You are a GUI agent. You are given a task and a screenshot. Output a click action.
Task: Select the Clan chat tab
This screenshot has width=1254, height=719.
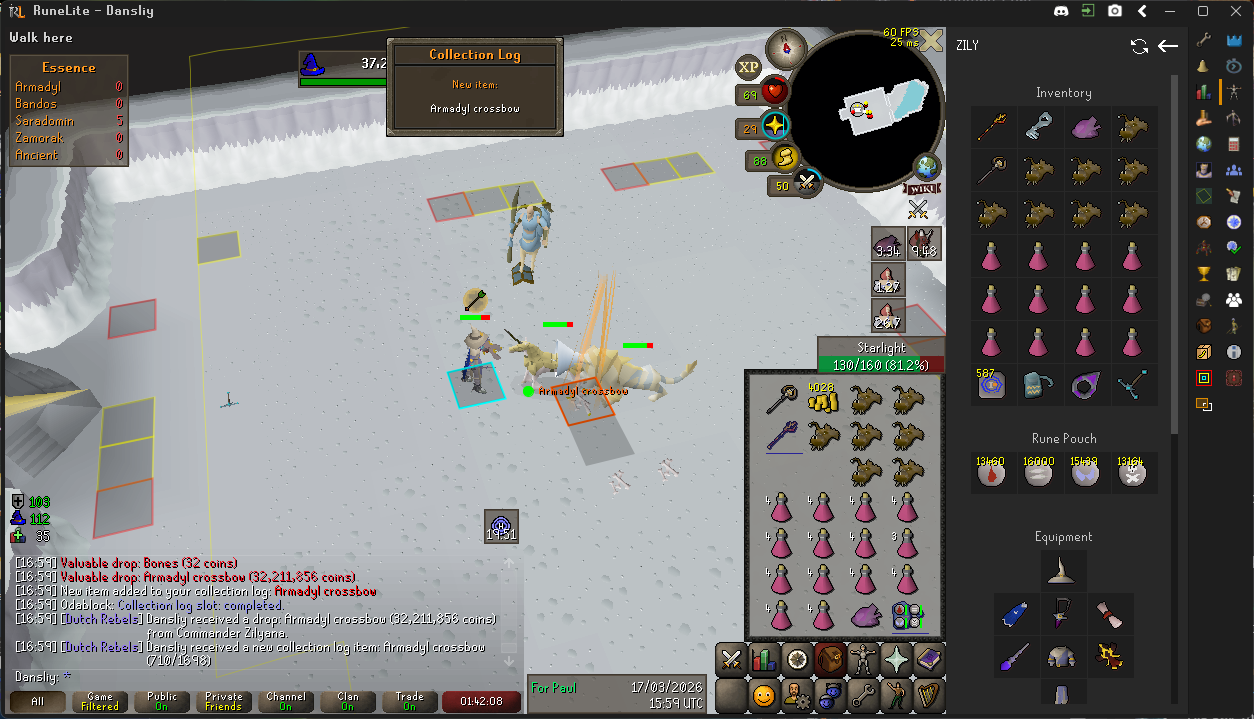pos(347,702)
